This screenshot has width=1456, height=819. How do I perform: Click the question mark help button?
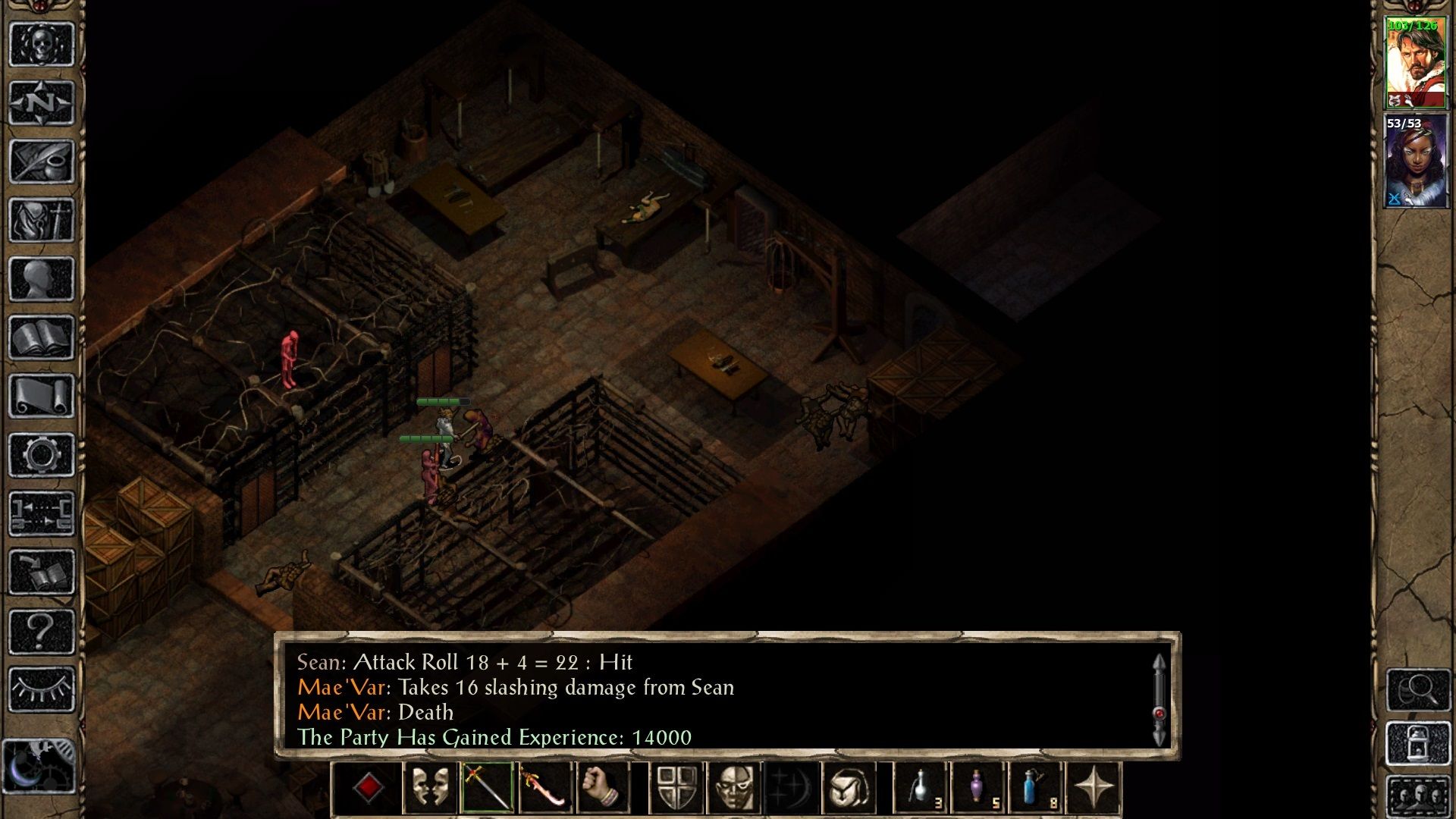pos(42,631)
